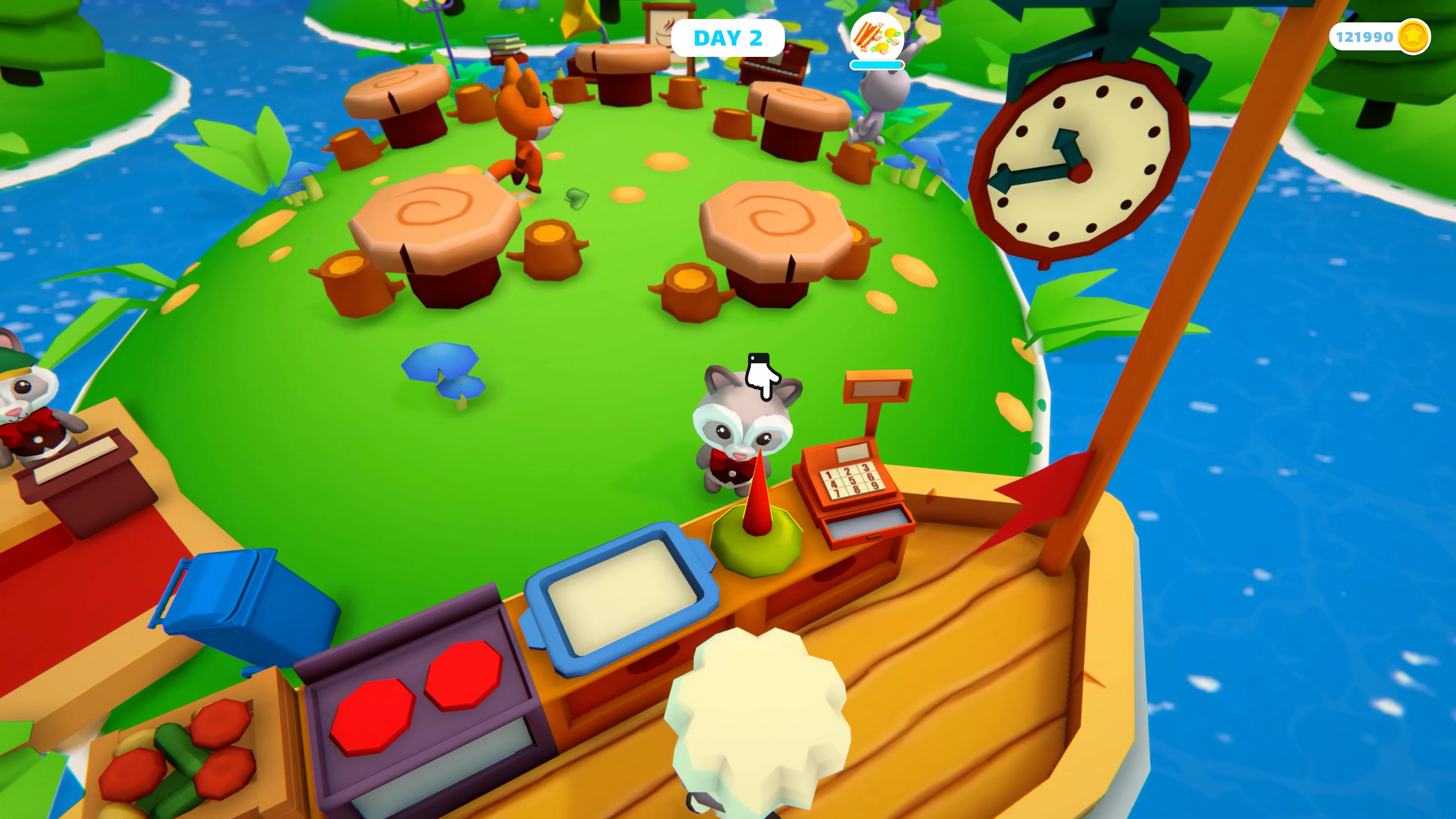Select the red stove burners

(x=418, y=698)
